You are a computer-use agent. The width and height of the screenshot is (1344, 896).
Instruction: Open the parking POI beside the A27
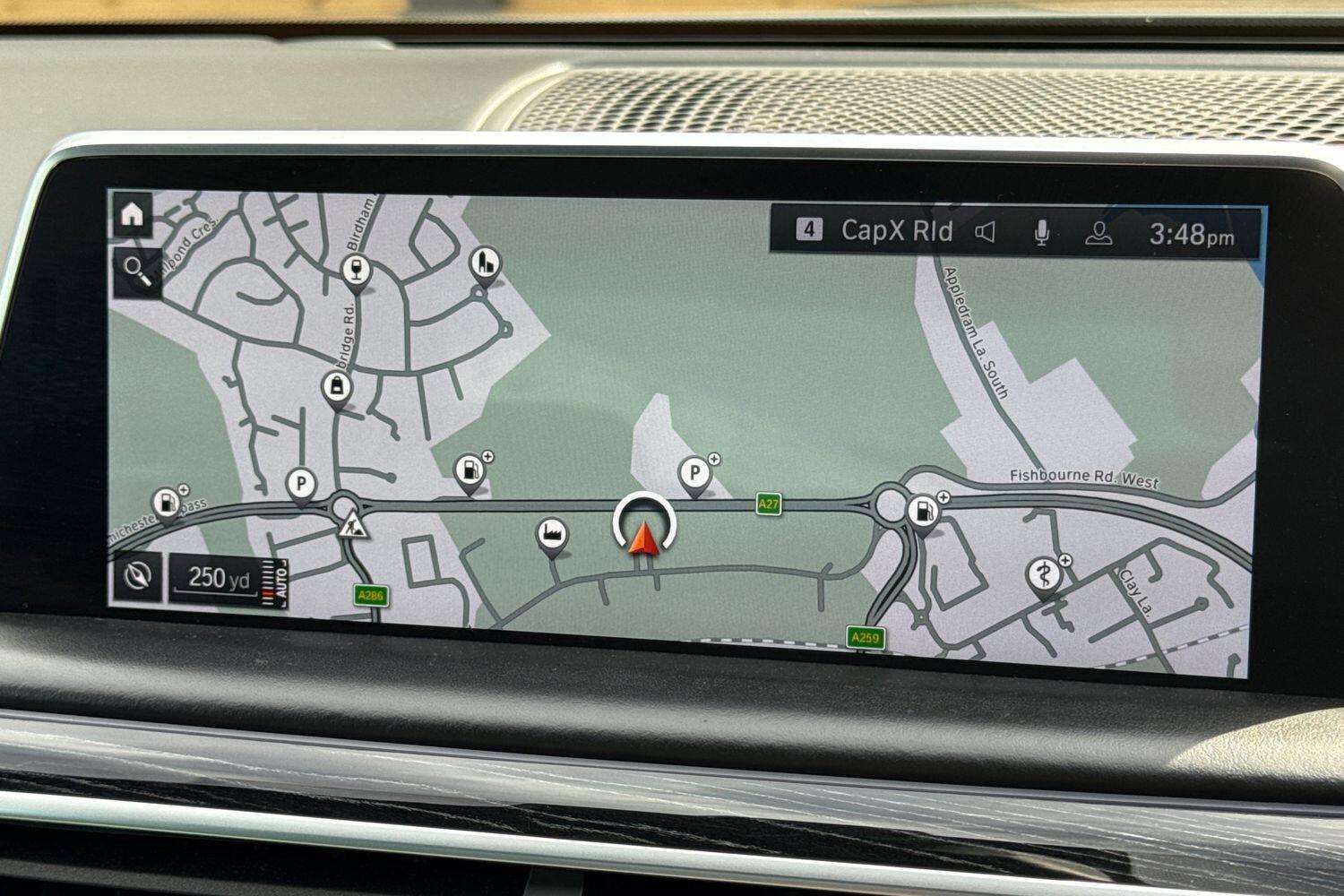(693, 470)
